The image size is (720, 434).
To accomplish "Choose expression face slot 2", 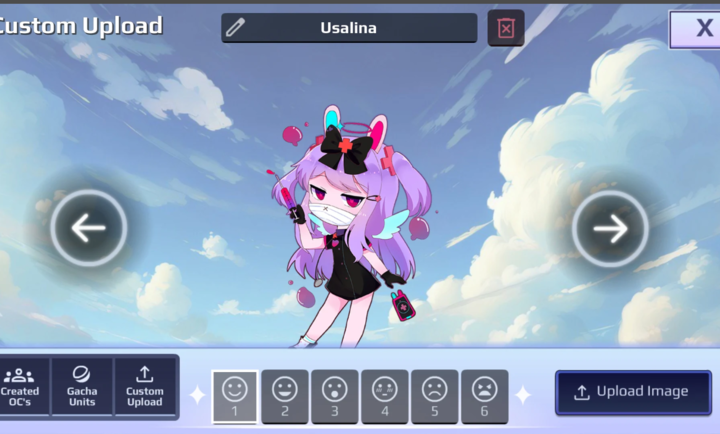I will [x=285, y=396].
